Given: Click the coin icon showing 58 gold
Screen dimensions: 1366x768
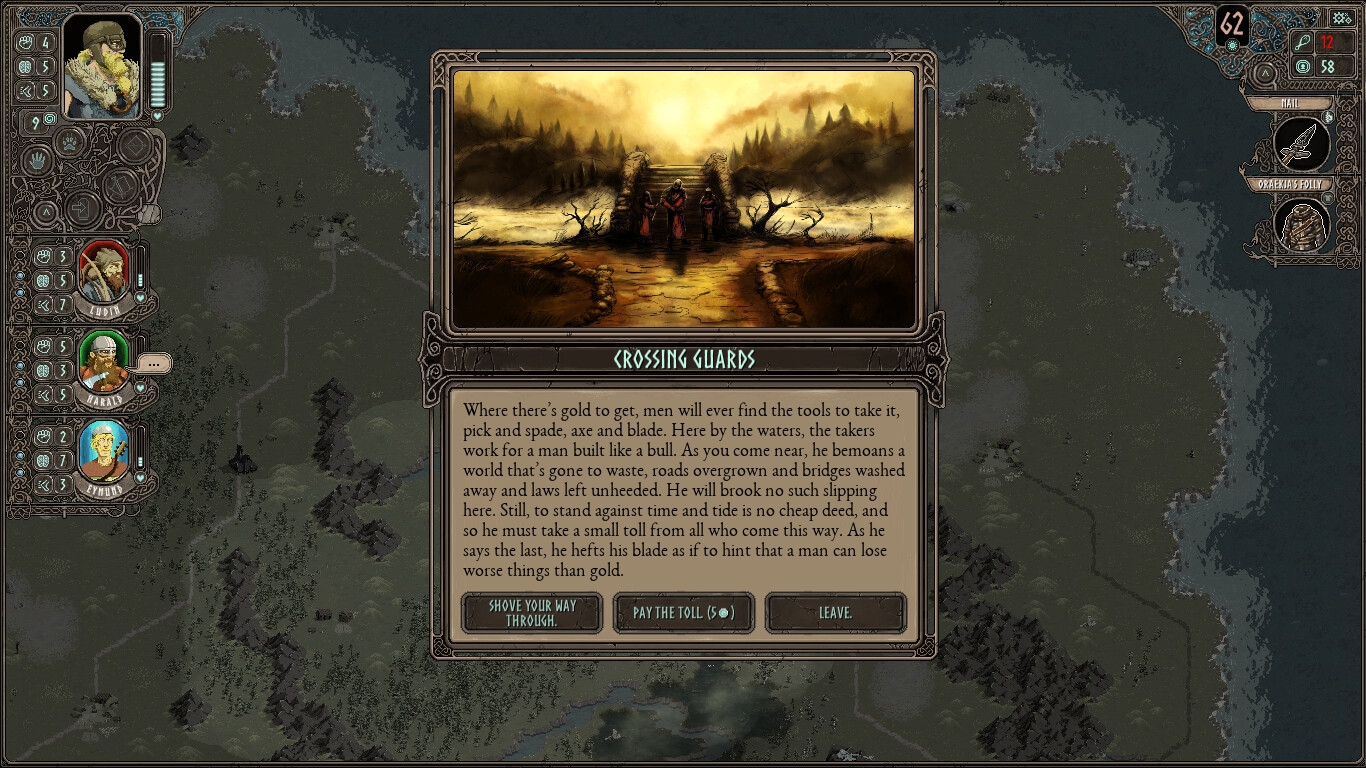Looking at the screenshot, I should click(1302, 66).
